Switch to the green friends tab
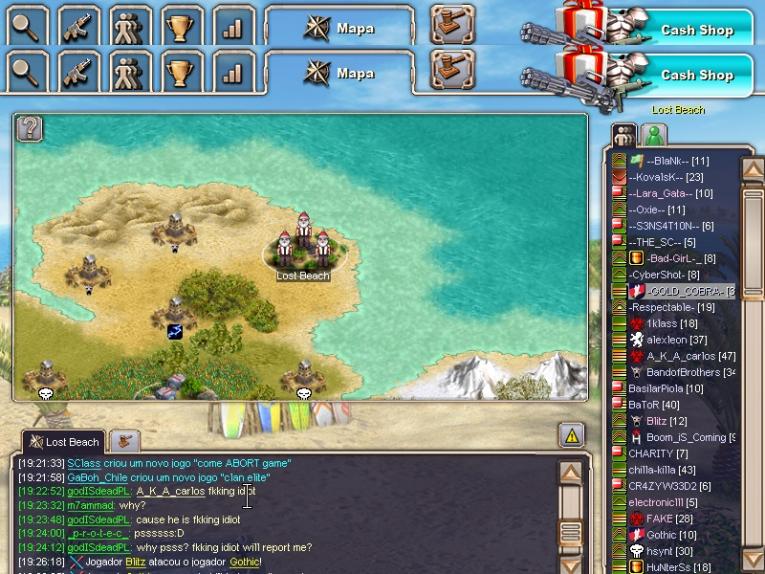Image resolution: width=765 pixels, height=574 pixels. pyautogui.click(x=655, y=135)
